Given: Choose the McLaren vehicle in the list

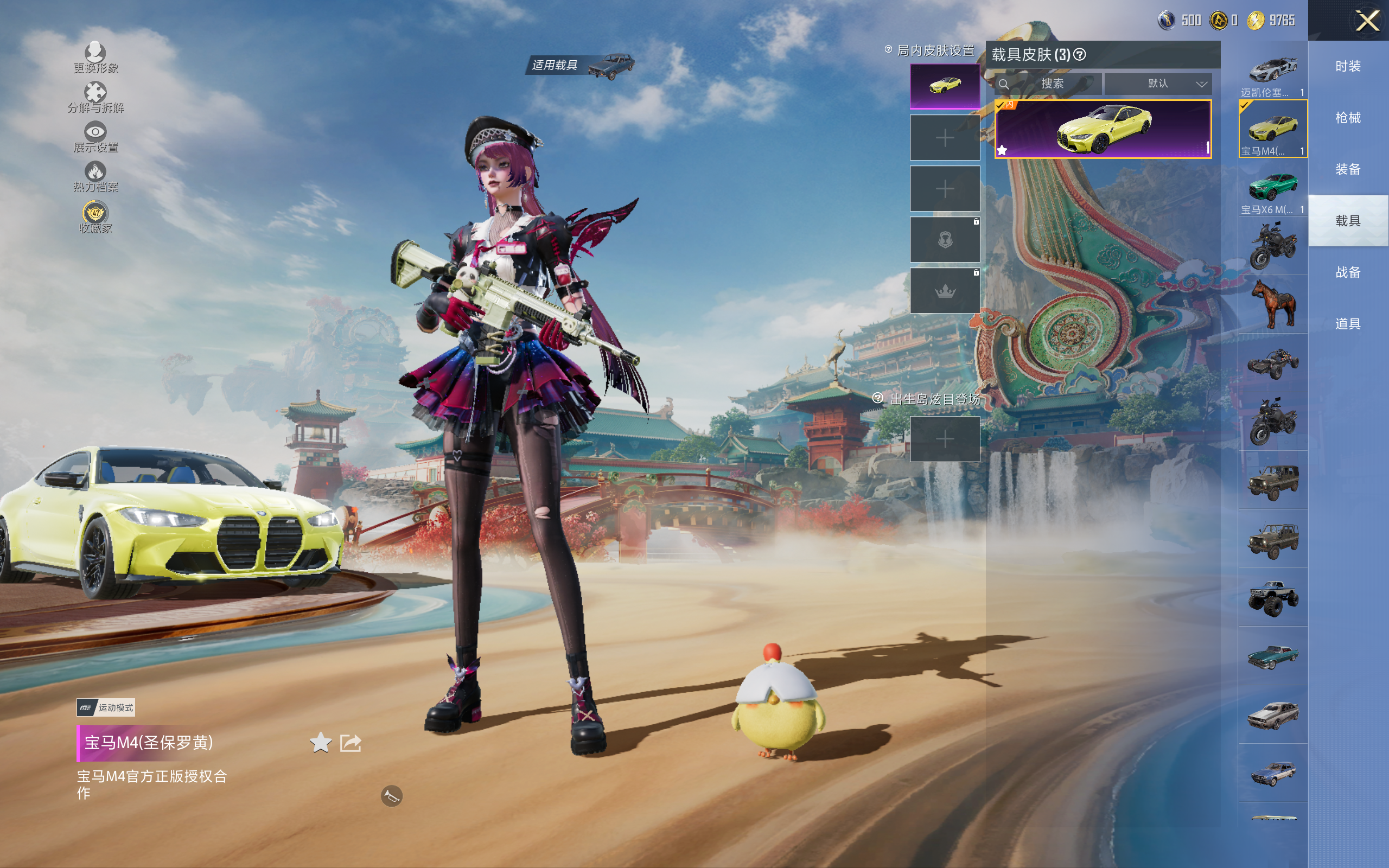Looking at the screenshot, I should [x=1272, y=72].
